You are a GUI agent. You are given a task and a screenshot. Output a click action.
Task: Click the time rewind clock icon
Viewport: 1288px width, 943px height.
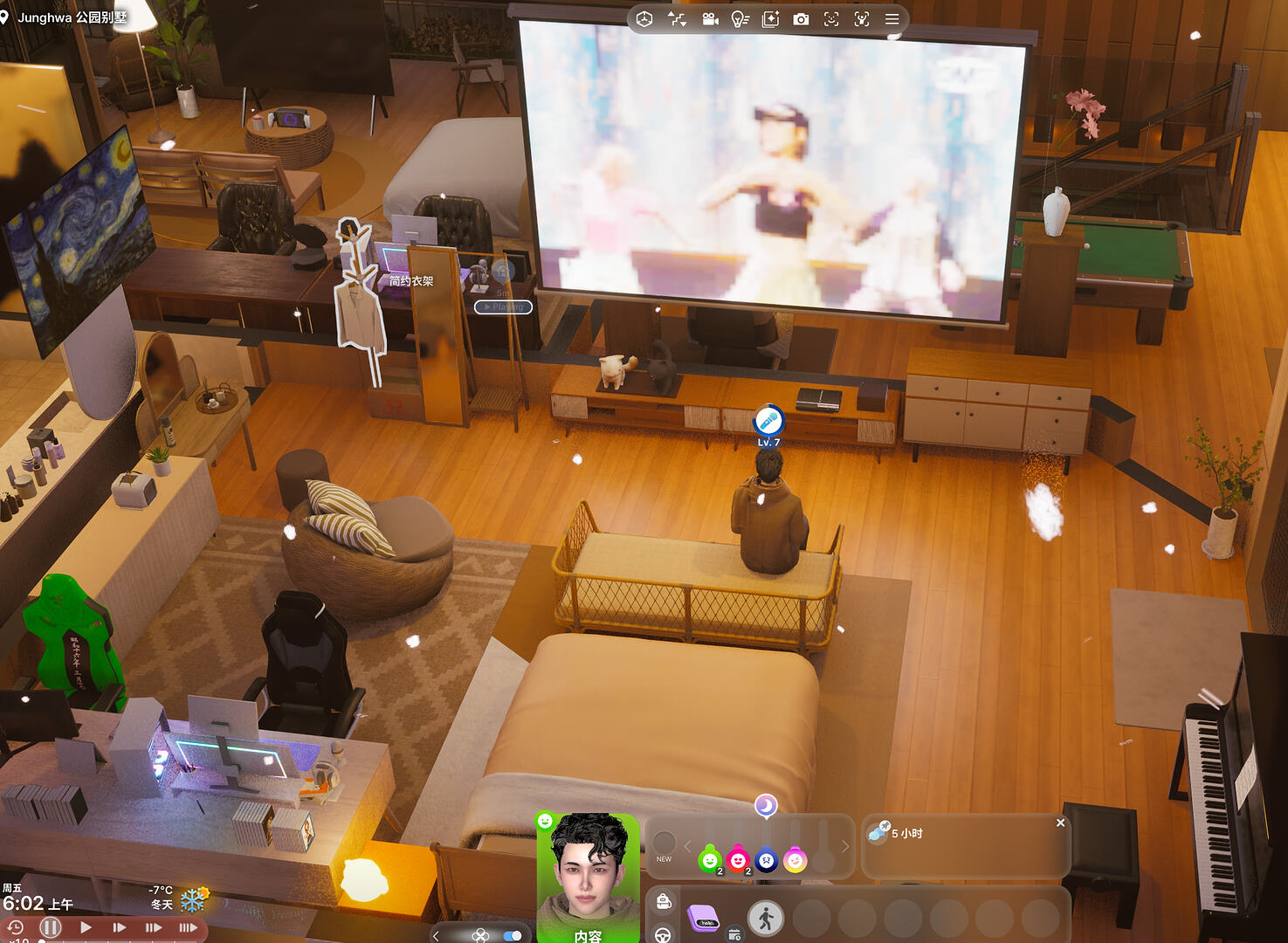pyautogui.click(x=15, y=927)
